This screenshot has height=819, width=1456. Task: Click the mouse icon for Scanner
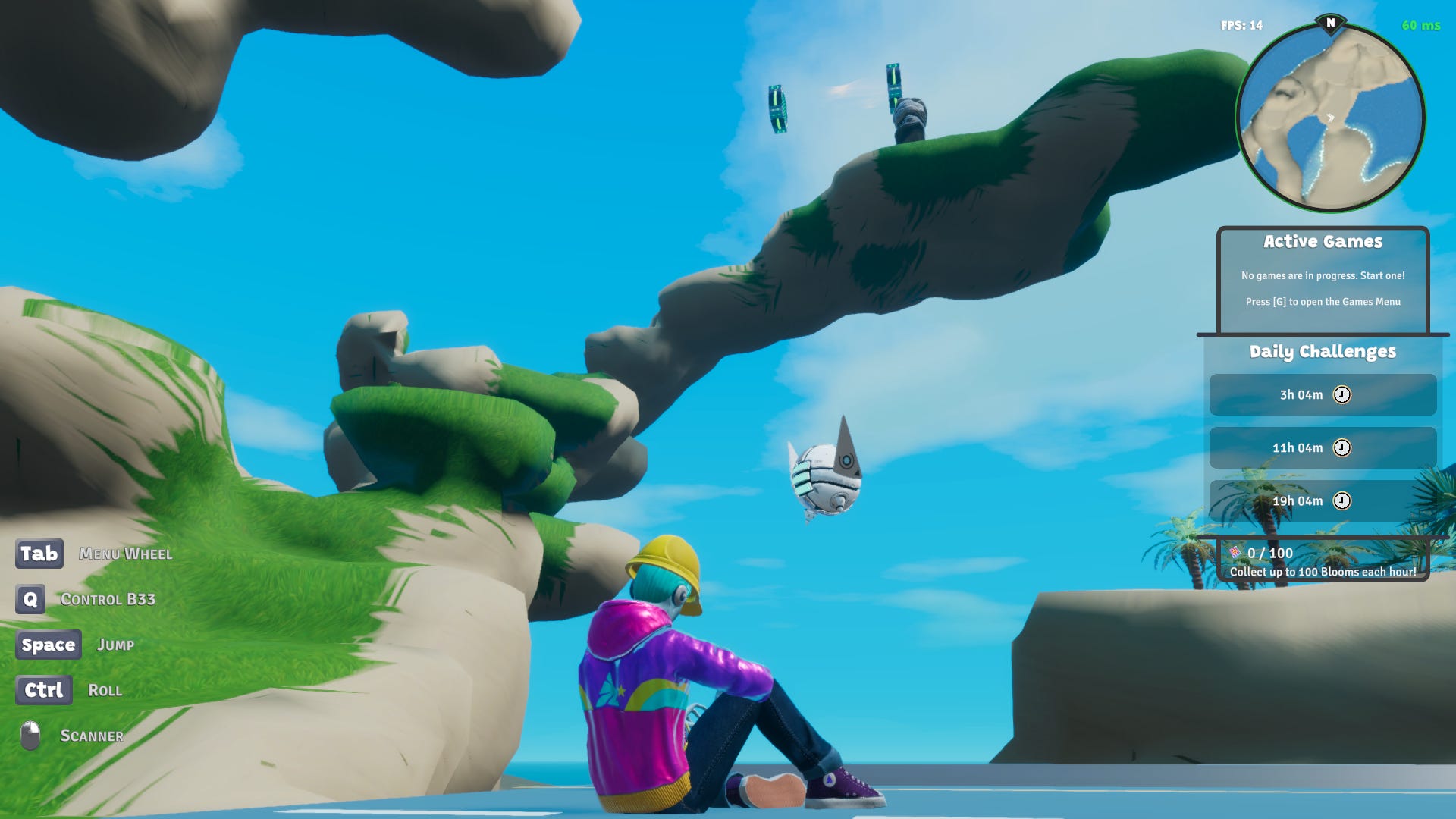(x=29, y=733)
